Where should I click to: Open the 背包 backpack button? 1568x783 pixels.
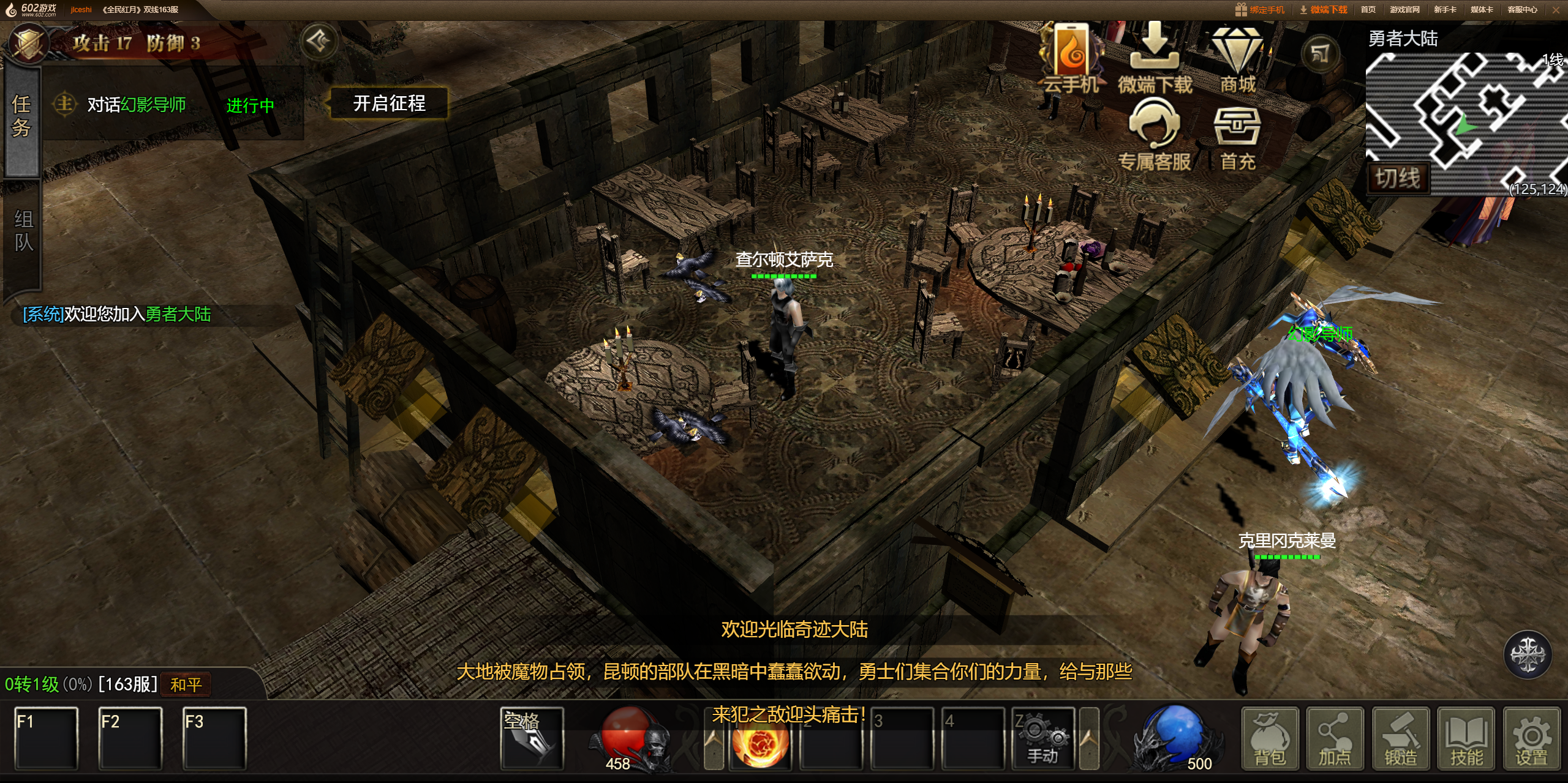pos(1270,739)
